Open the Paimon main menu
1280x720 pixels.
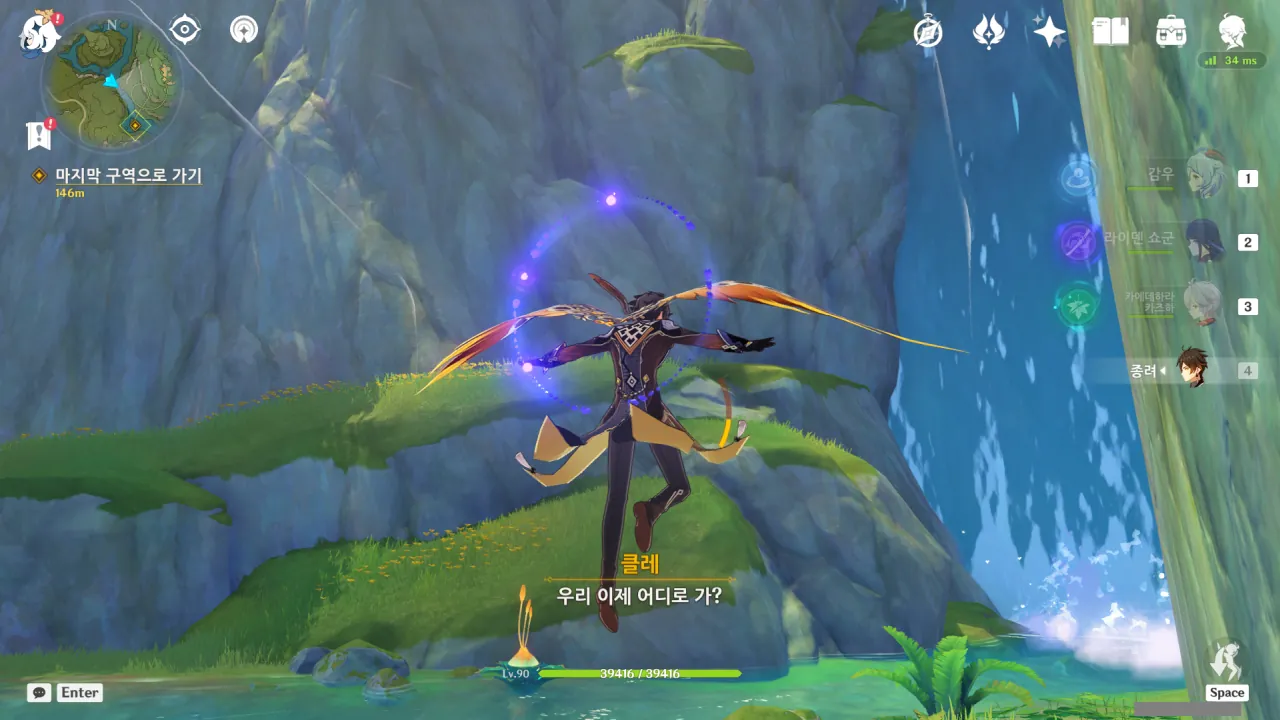[38, 32]
